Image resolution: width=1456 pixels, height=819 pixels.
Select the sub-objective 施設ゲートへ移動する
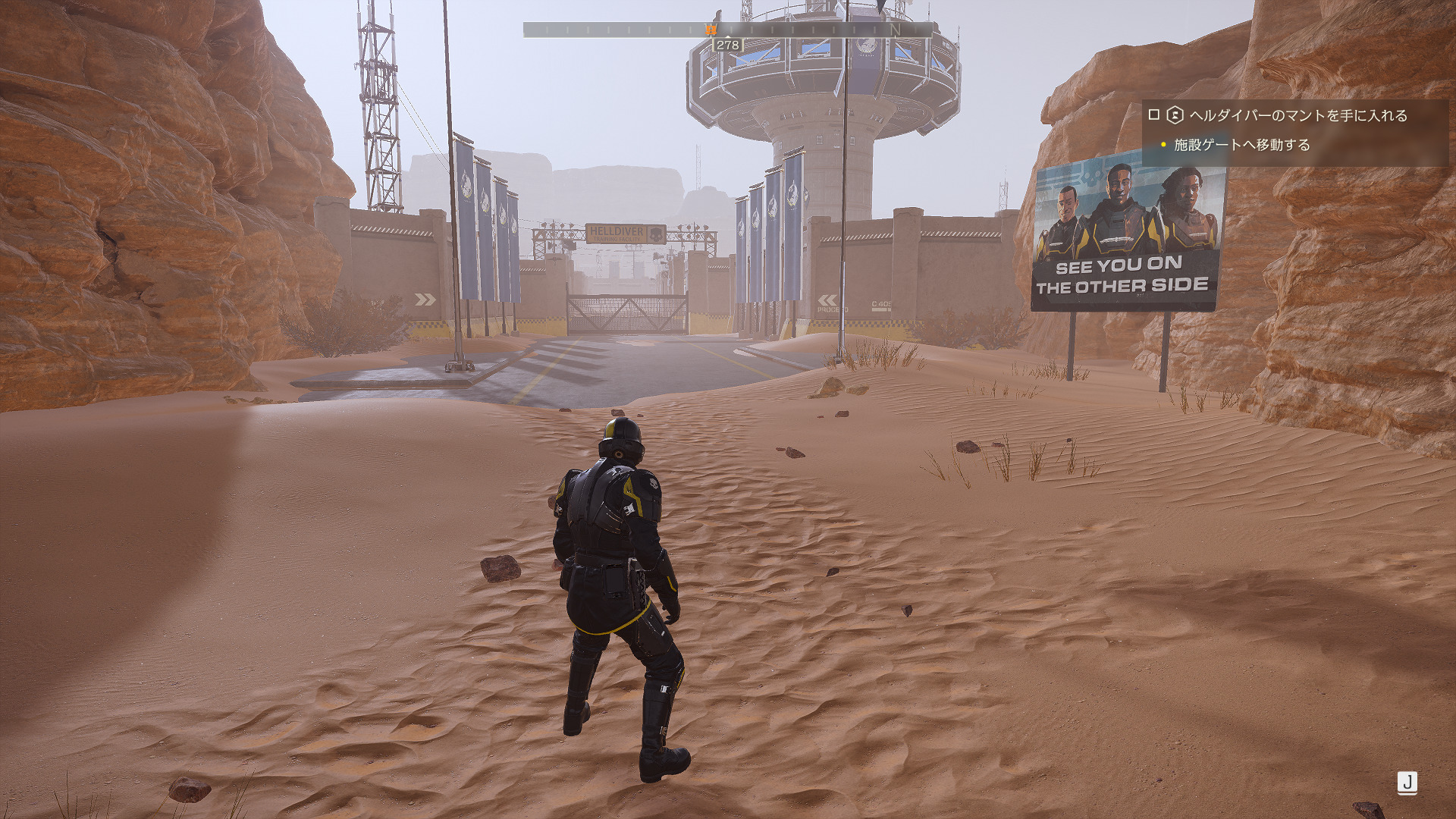[x=1241, y=145]
